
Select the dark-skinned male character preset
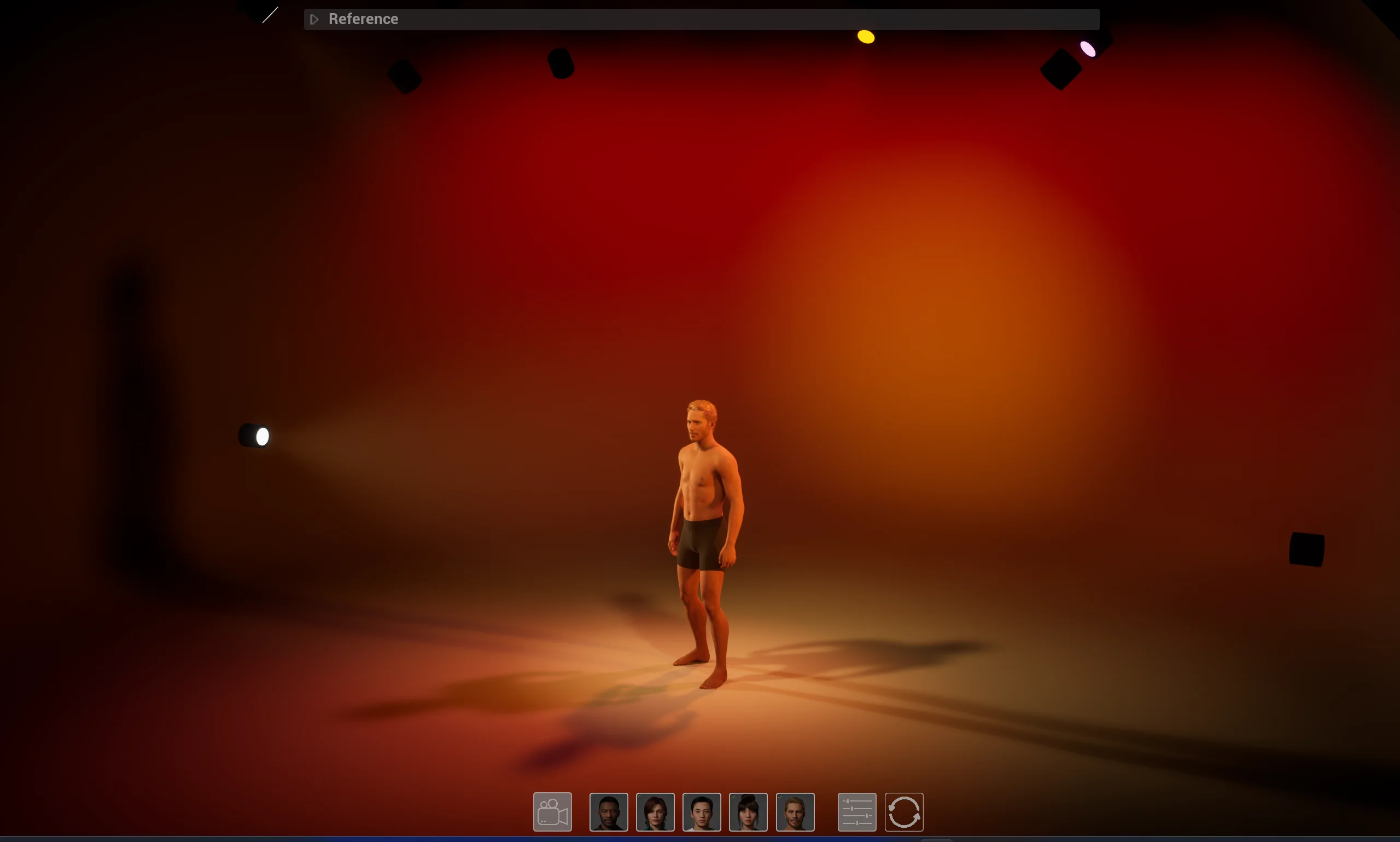(608, 812)
